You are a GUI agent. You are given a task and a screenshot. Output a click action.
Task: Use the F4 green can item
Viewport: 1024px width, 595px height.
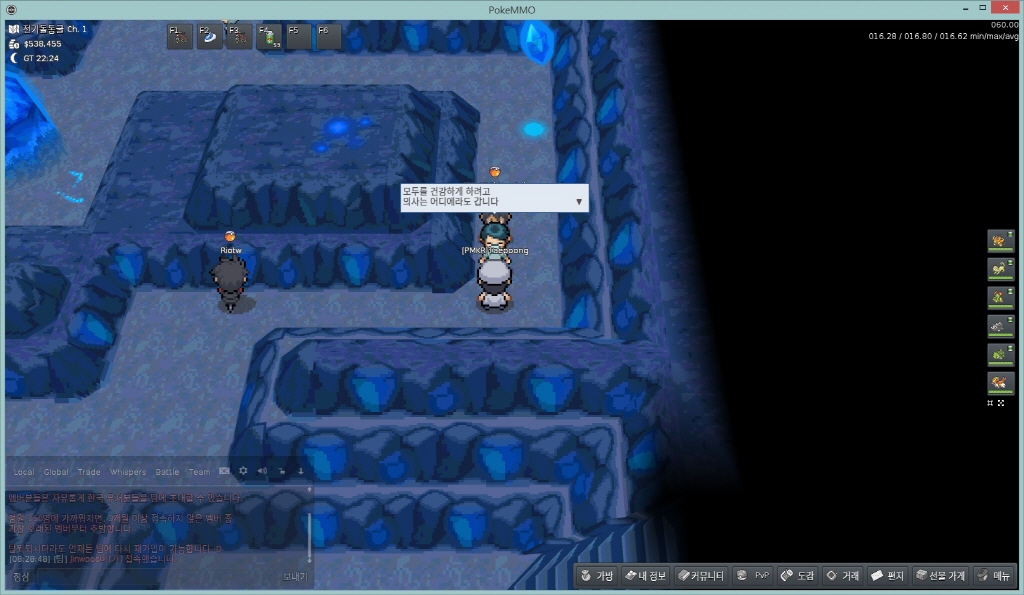point(270,37)
